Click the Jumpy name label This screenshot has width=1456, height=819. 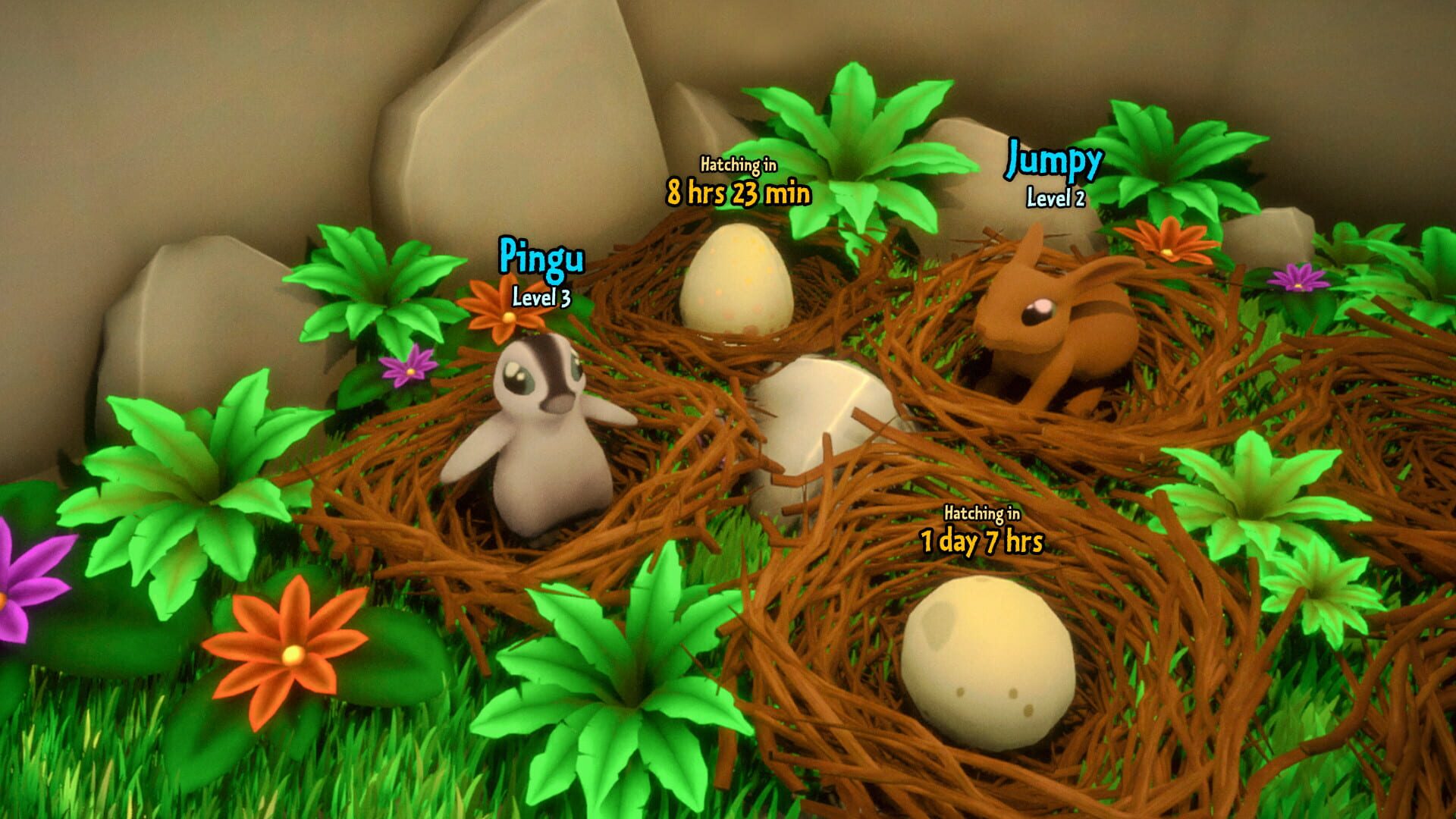(1054, 159)
